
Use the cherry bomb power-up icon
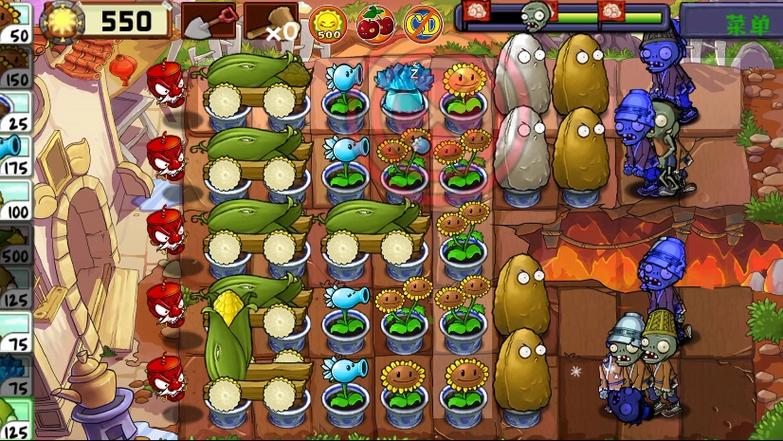(375, 23)
